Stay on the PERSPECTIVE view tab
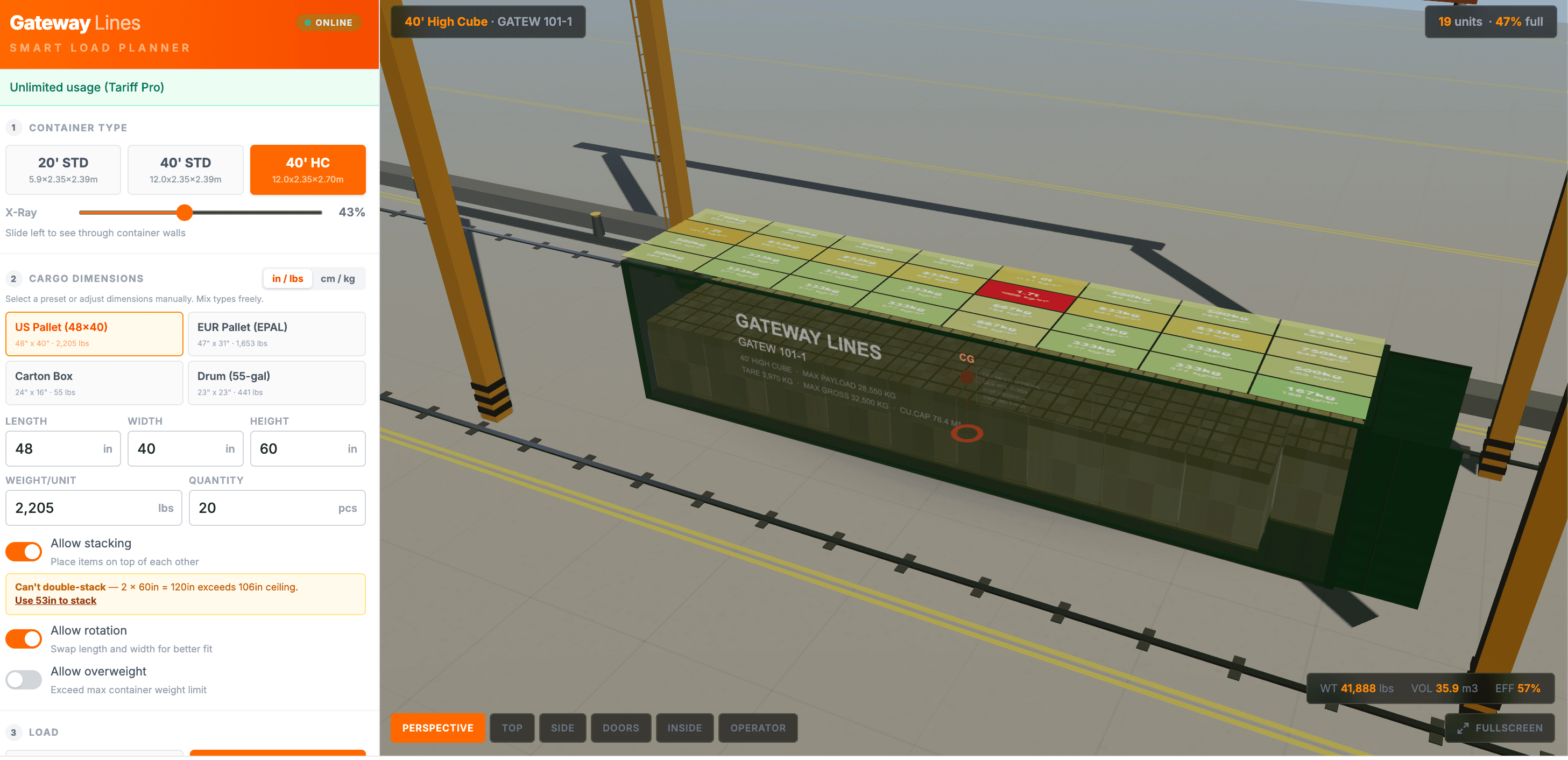 (x=437, y=727)
